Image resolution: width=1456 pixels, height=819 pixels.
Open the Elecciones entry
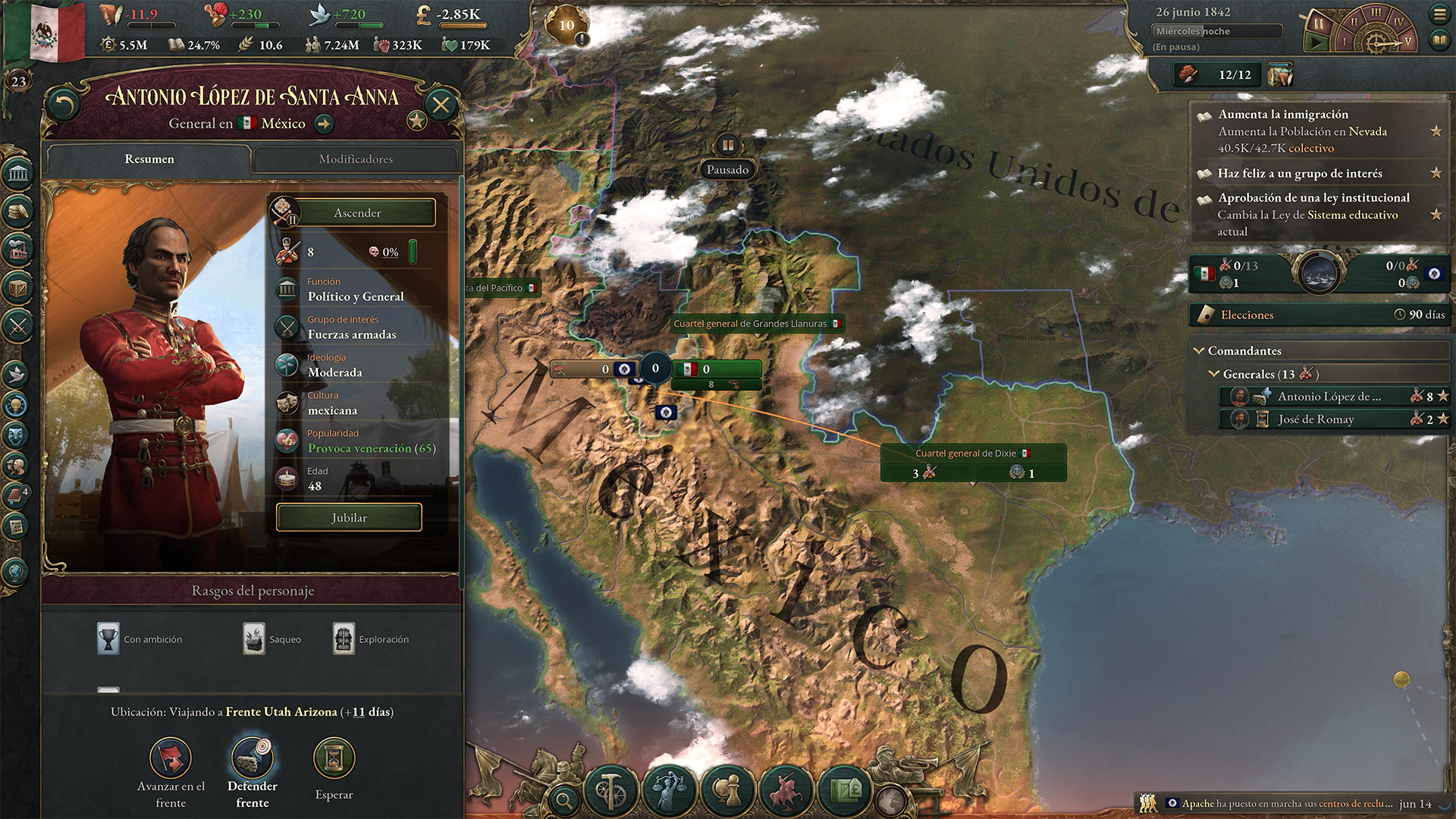tap(1319, 315)
